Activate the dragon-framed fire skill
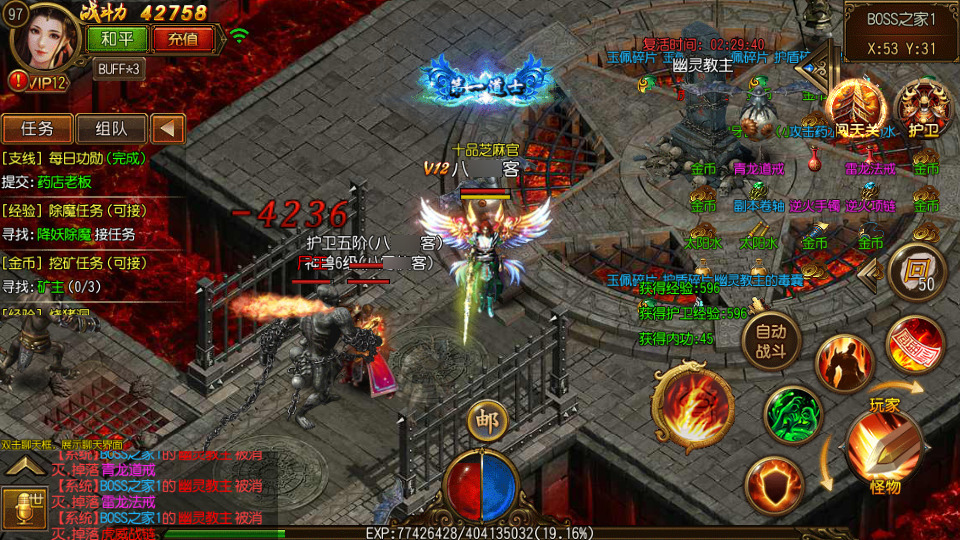Image resolution: width=960 pixels, height=540 pixels. pyautogui.click(x=687, y=401)
